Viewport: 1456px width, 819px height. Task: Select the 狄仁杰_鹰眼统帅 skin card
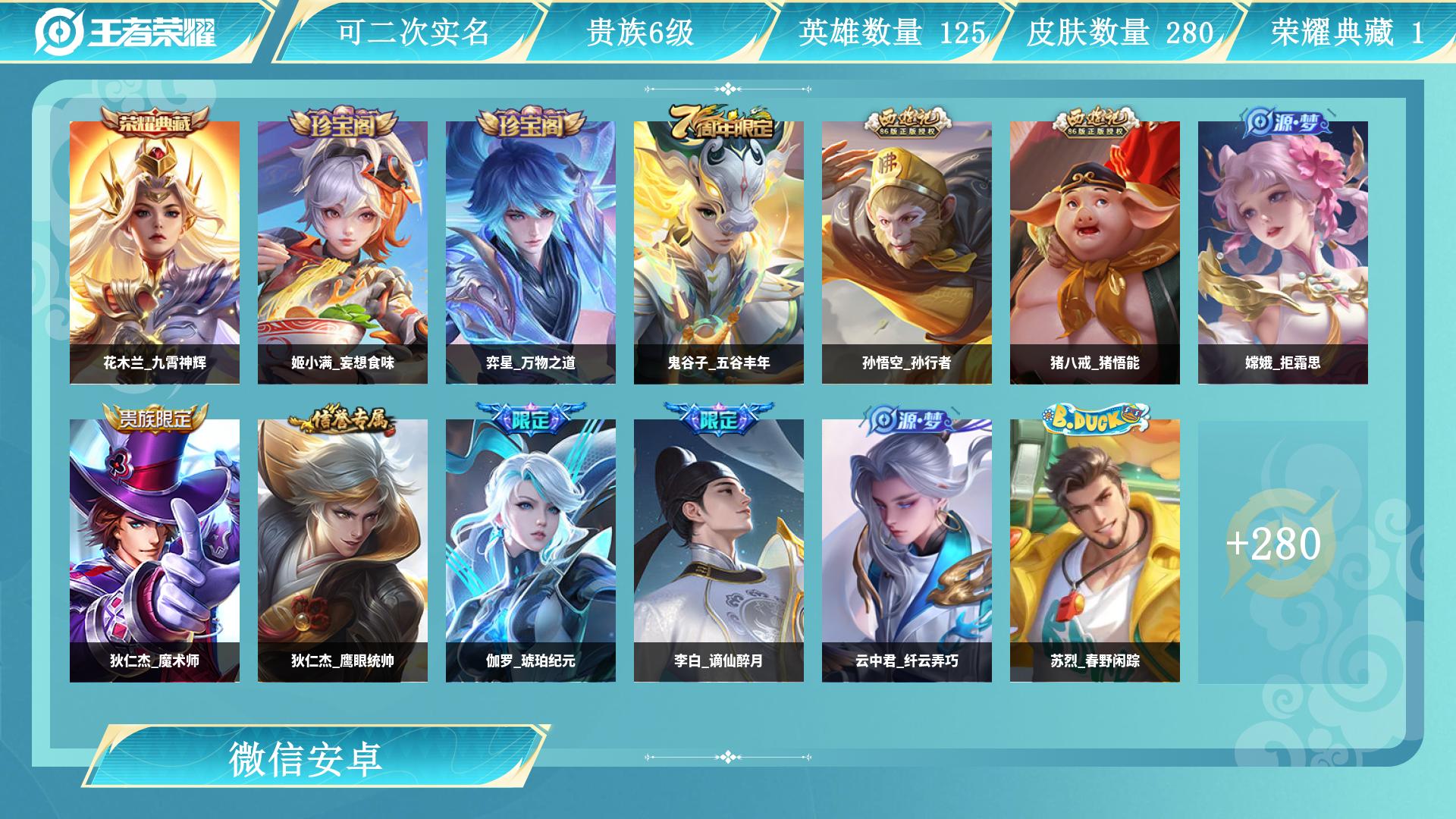(x=343, y=551)
